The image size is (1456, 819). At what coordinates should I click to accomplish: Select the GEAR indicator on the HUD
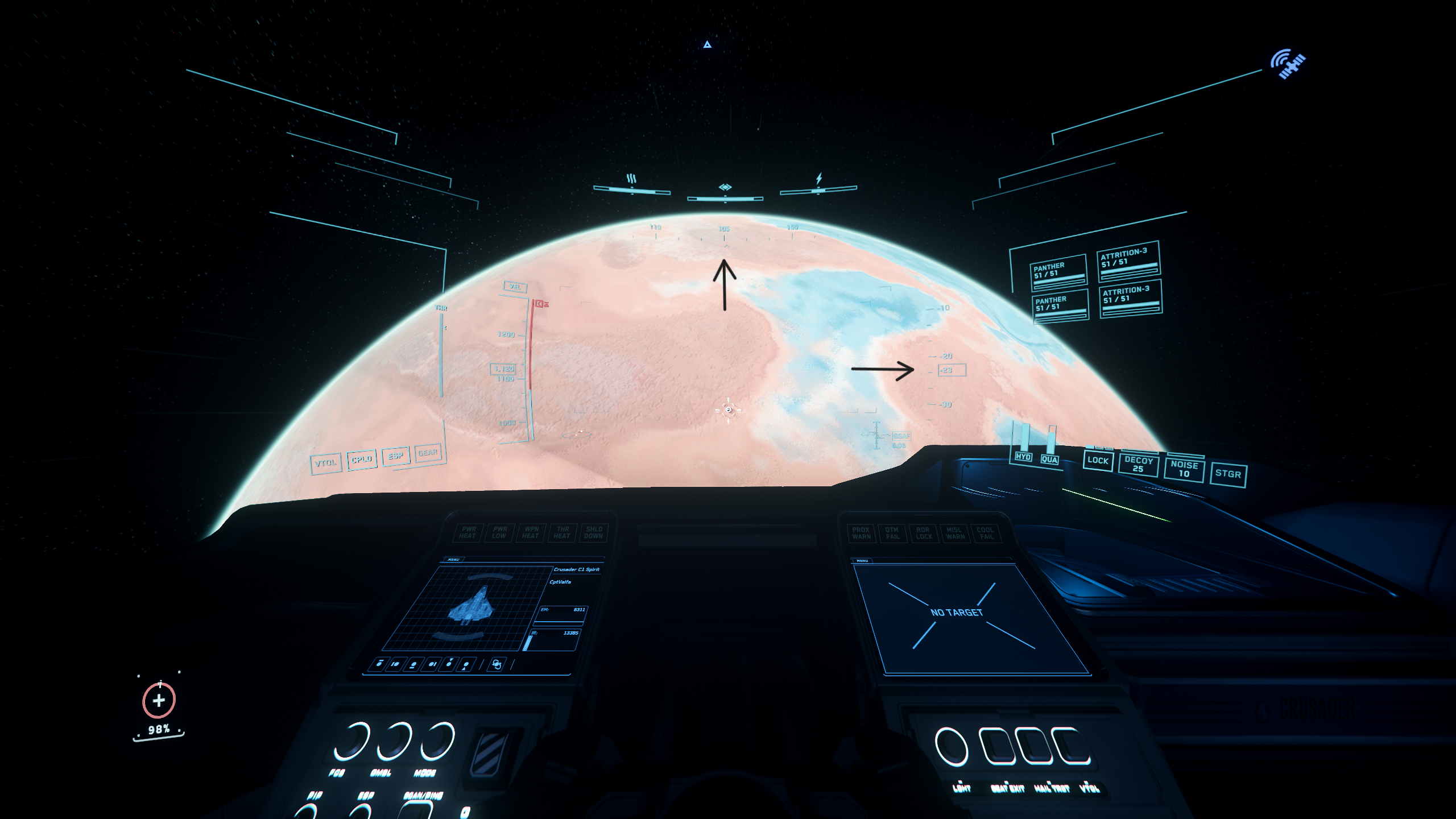coord(428,453)
